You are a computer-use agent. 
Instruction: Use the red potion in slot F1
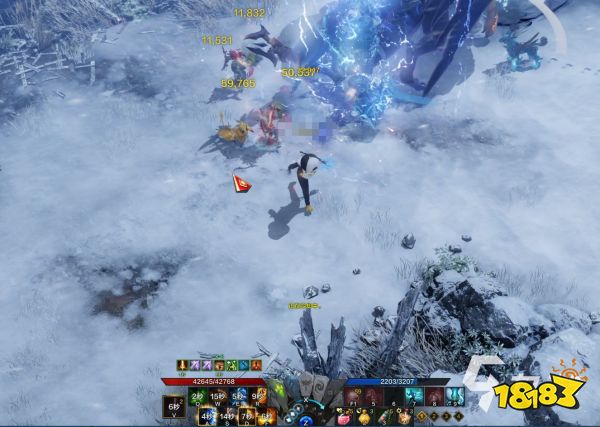[350, 397]
